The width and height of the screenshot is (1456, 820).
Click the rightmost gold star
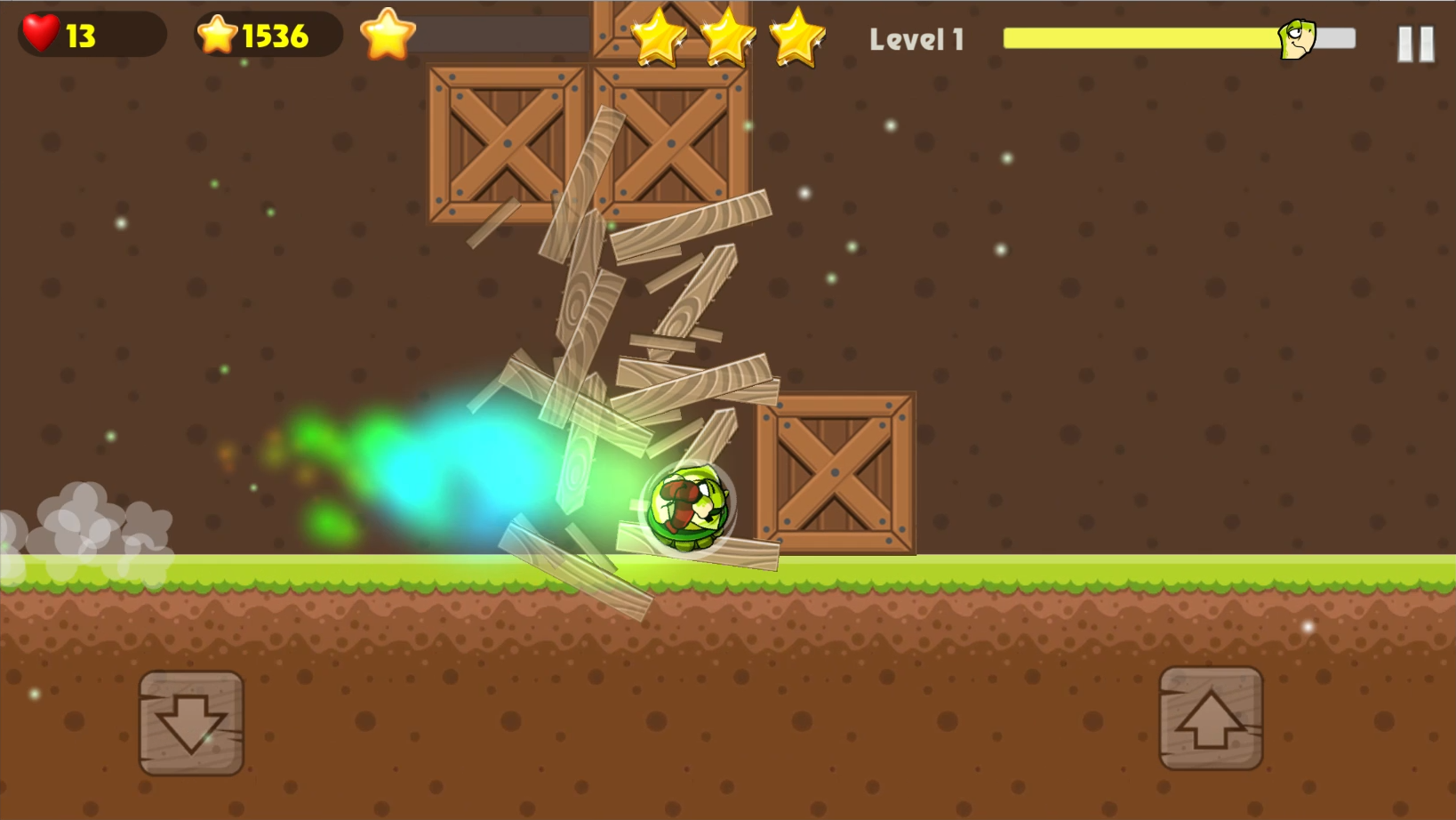coord(798,37)
